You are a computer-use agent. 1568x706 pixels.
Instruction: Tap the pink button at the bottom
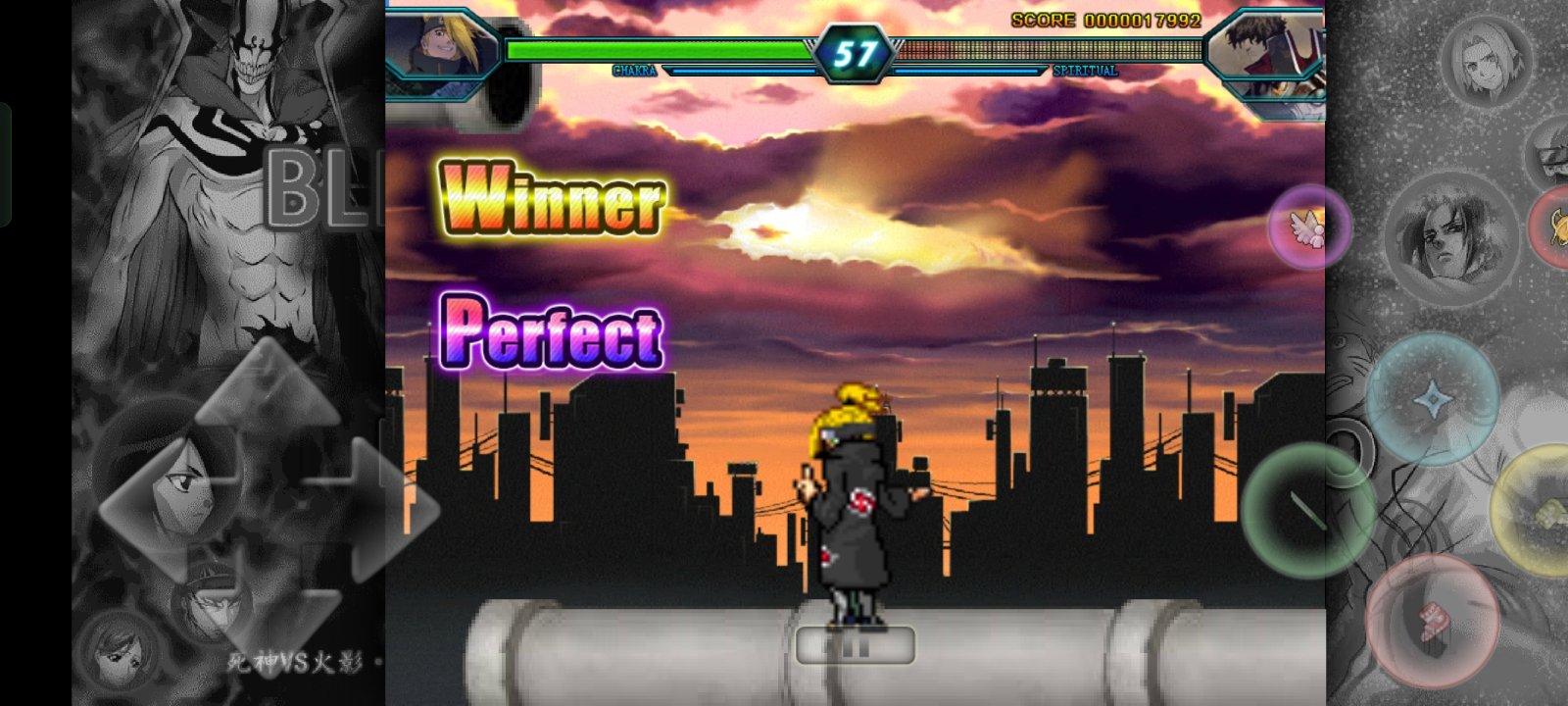tap(1432, 621)
